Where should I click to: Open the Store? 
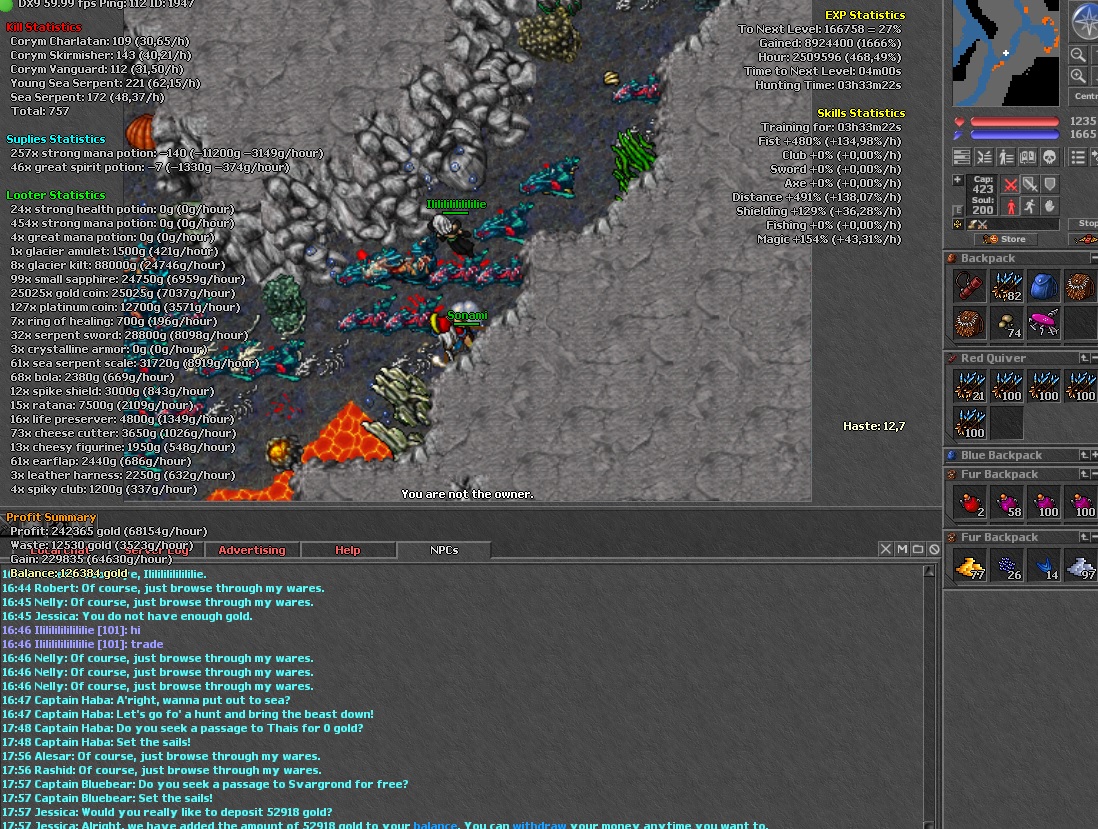(x=1005, y=239)
